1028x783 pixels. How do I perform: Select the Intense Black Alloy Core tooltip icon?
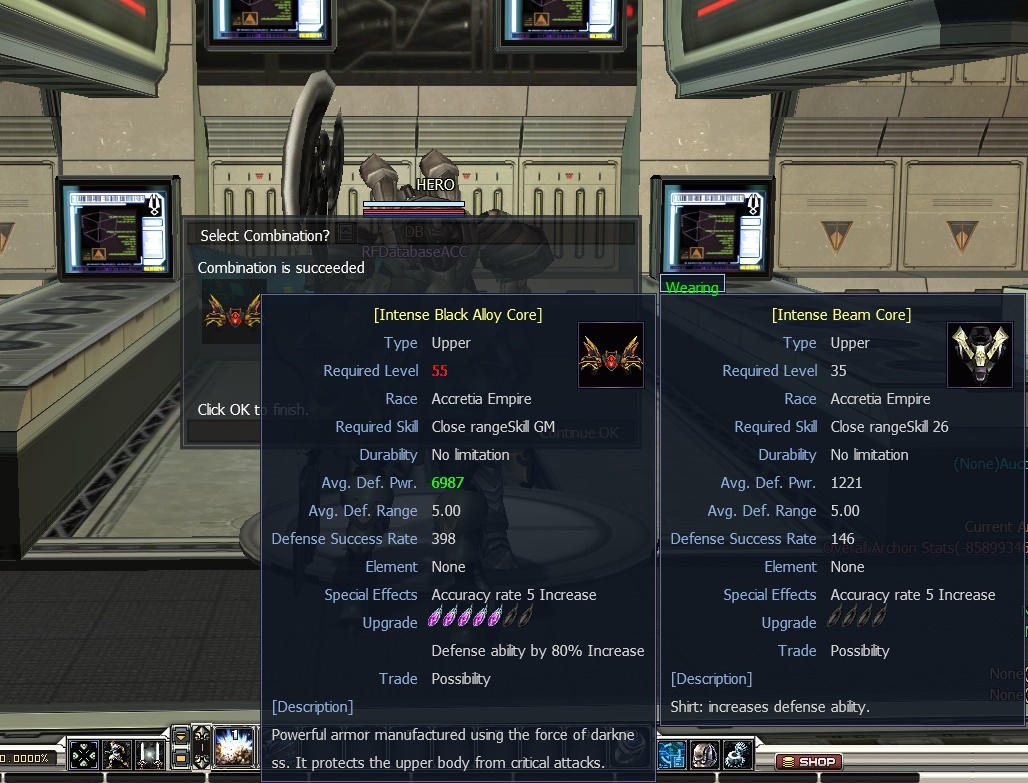(x=611, y=355)
